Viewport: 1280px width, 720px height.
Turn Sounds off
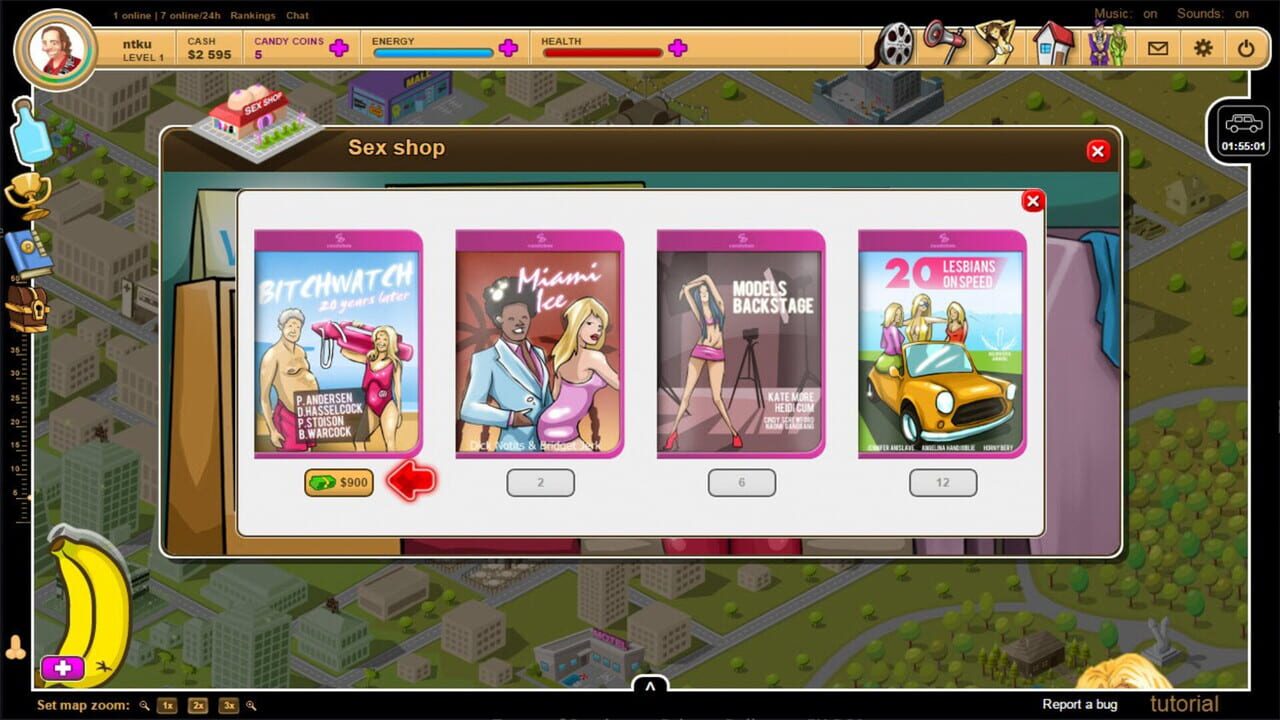click(x=1242, y=15)
